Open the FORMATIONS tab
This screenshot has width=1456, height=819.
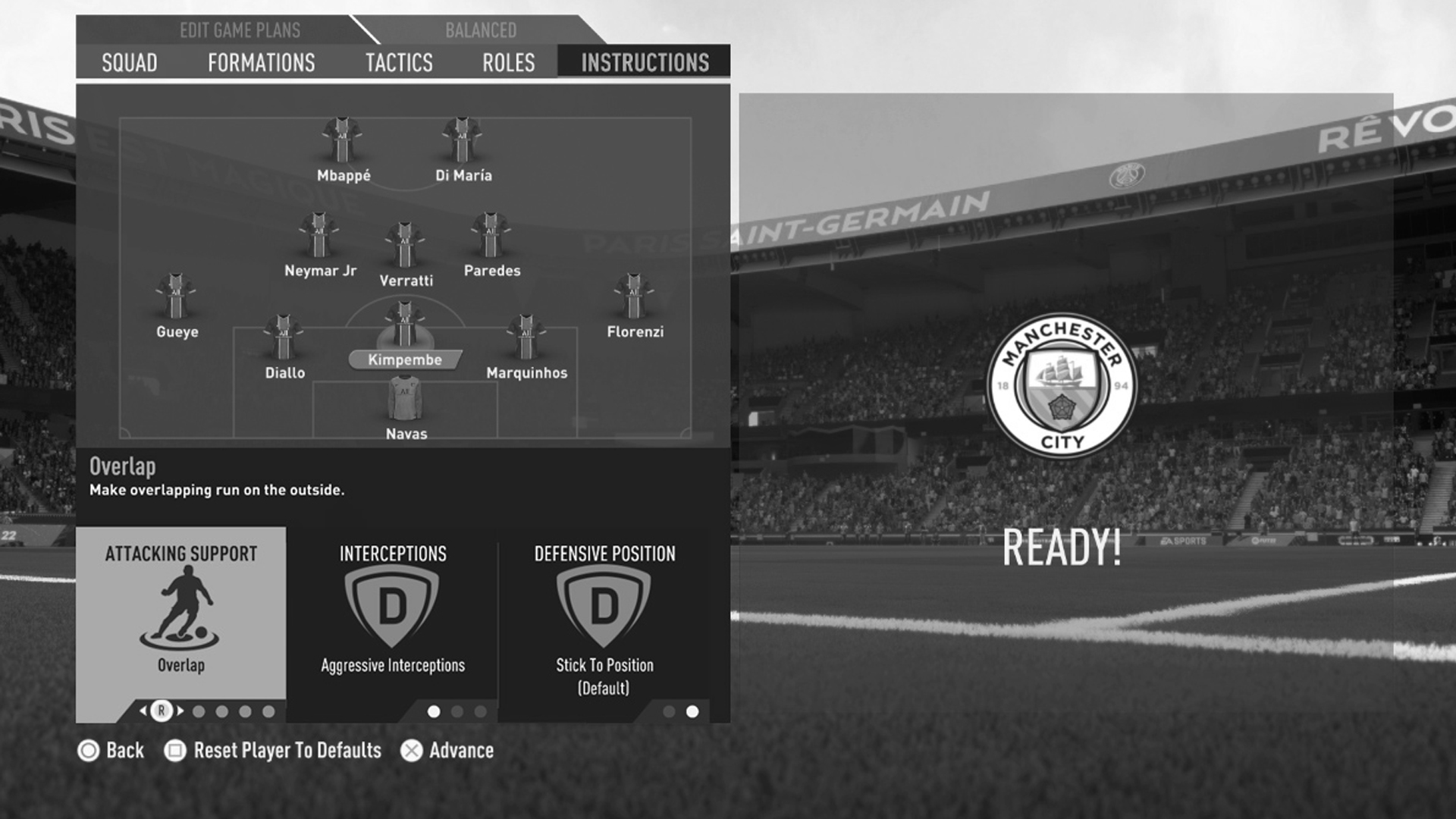262,63
